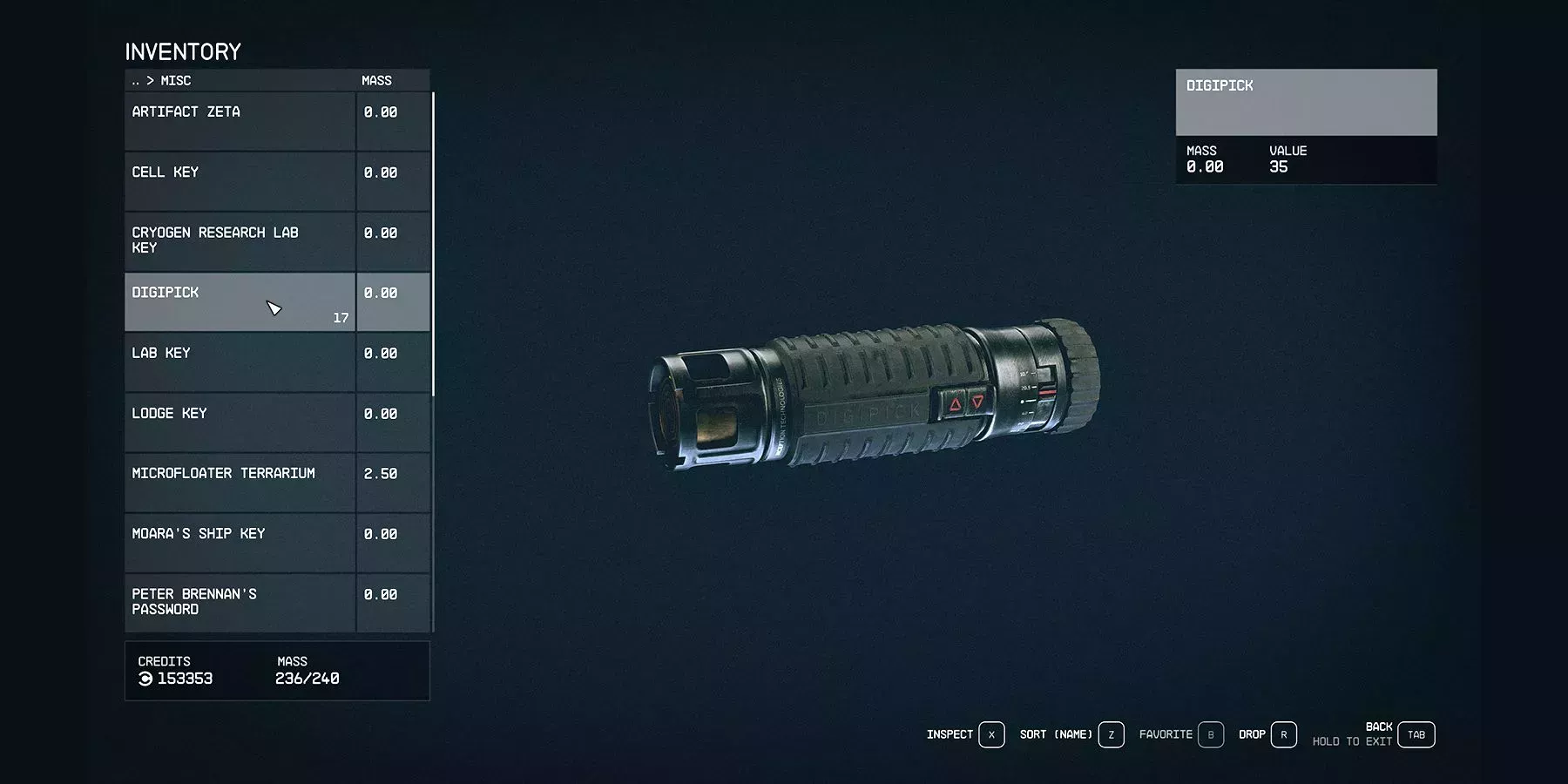Click the Digipick inventory row
The image size is (1568, 784).
[x=240, y=301]
